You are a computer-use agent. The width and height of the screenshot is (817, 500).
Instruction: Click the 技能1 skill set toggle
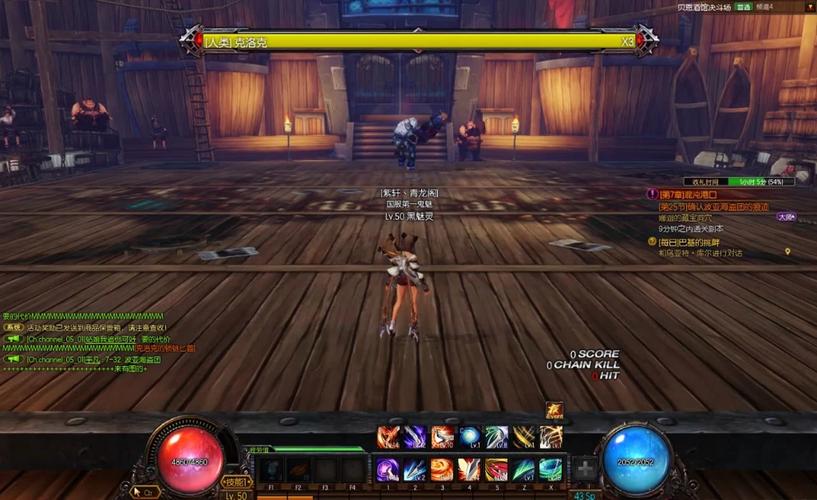234,482
